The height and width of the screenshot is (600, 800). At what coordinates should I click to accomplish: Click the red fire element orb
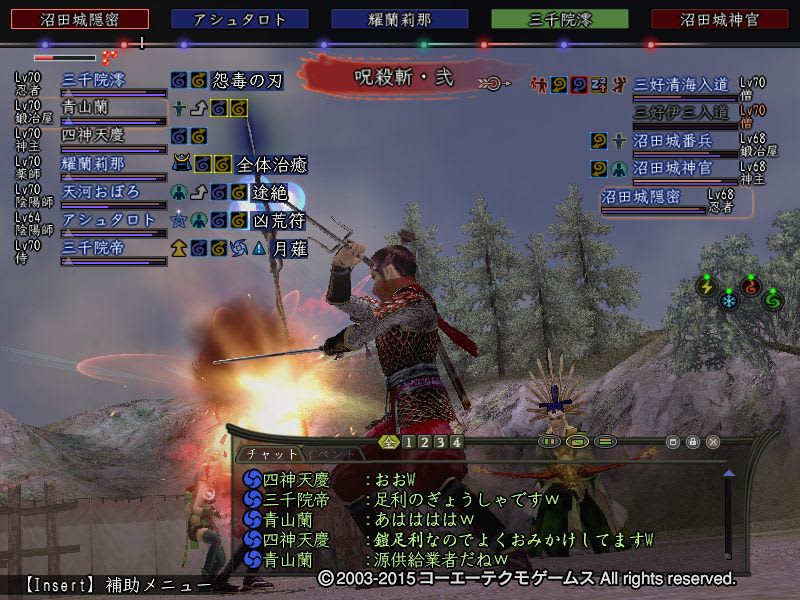pos(751,288)
